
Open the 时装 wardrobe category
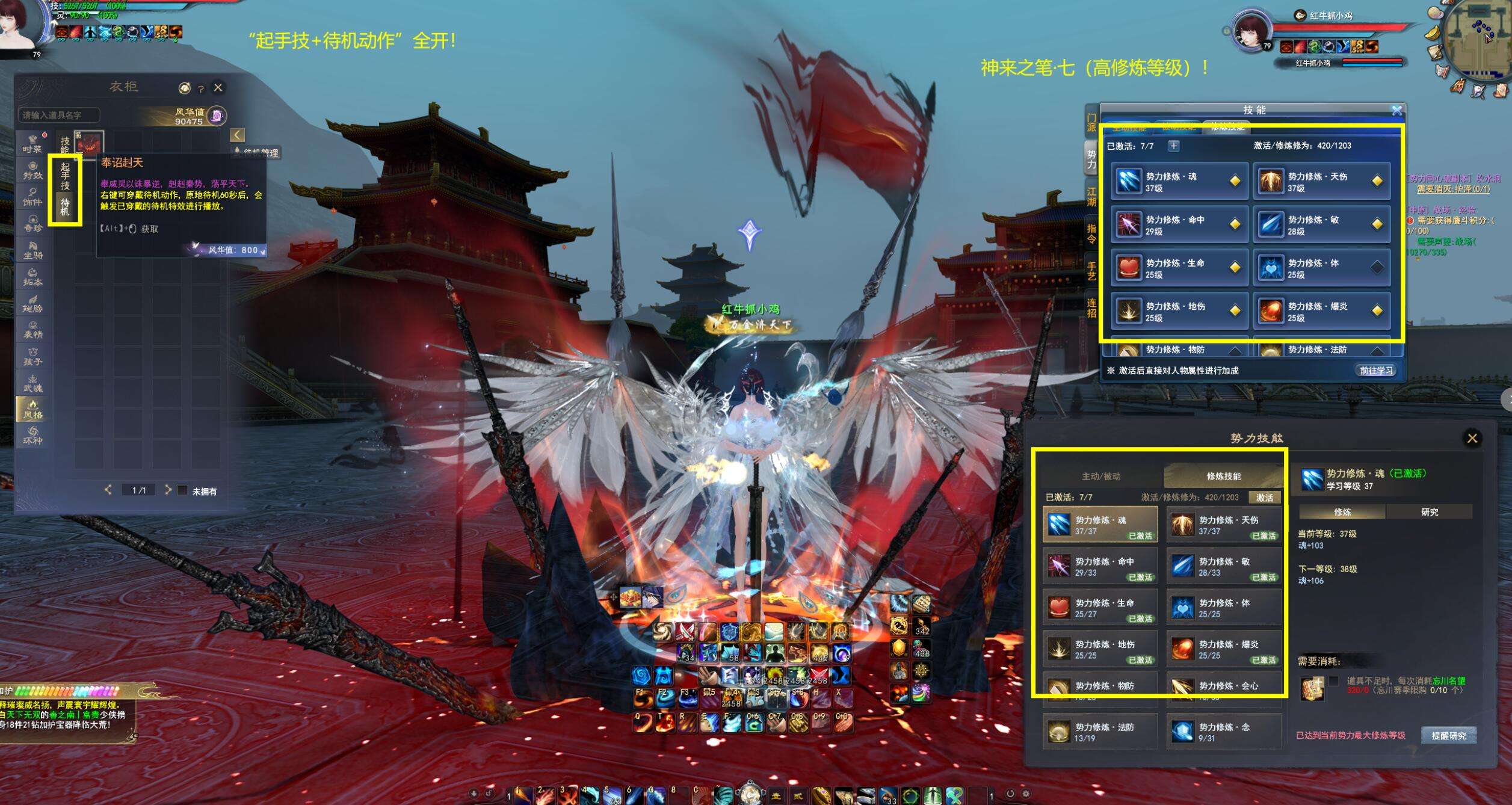point(32,144)
